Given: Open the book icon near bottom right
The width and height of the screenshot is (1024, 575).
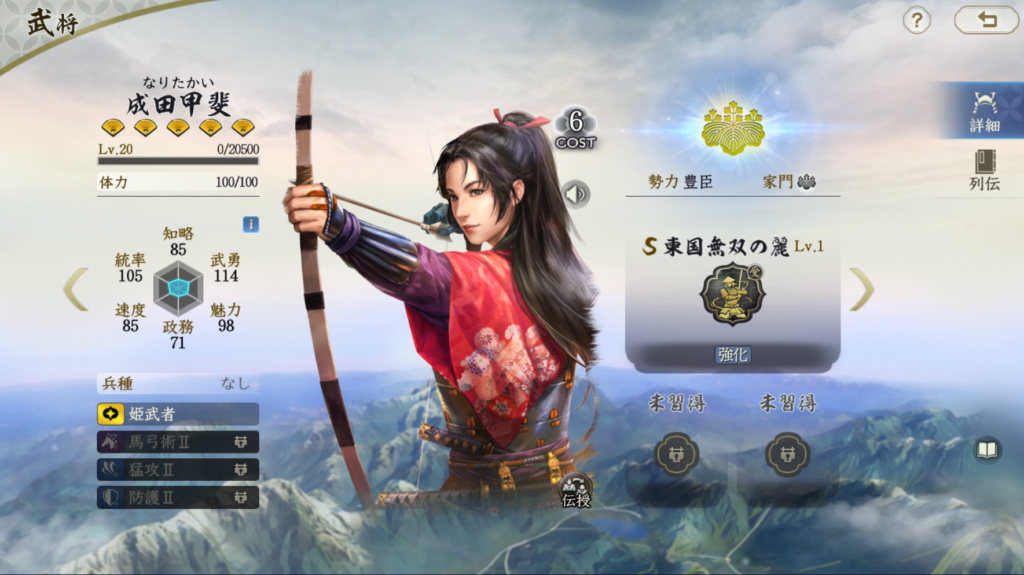Looking at the screenshot, I should (x=987, y=451).
